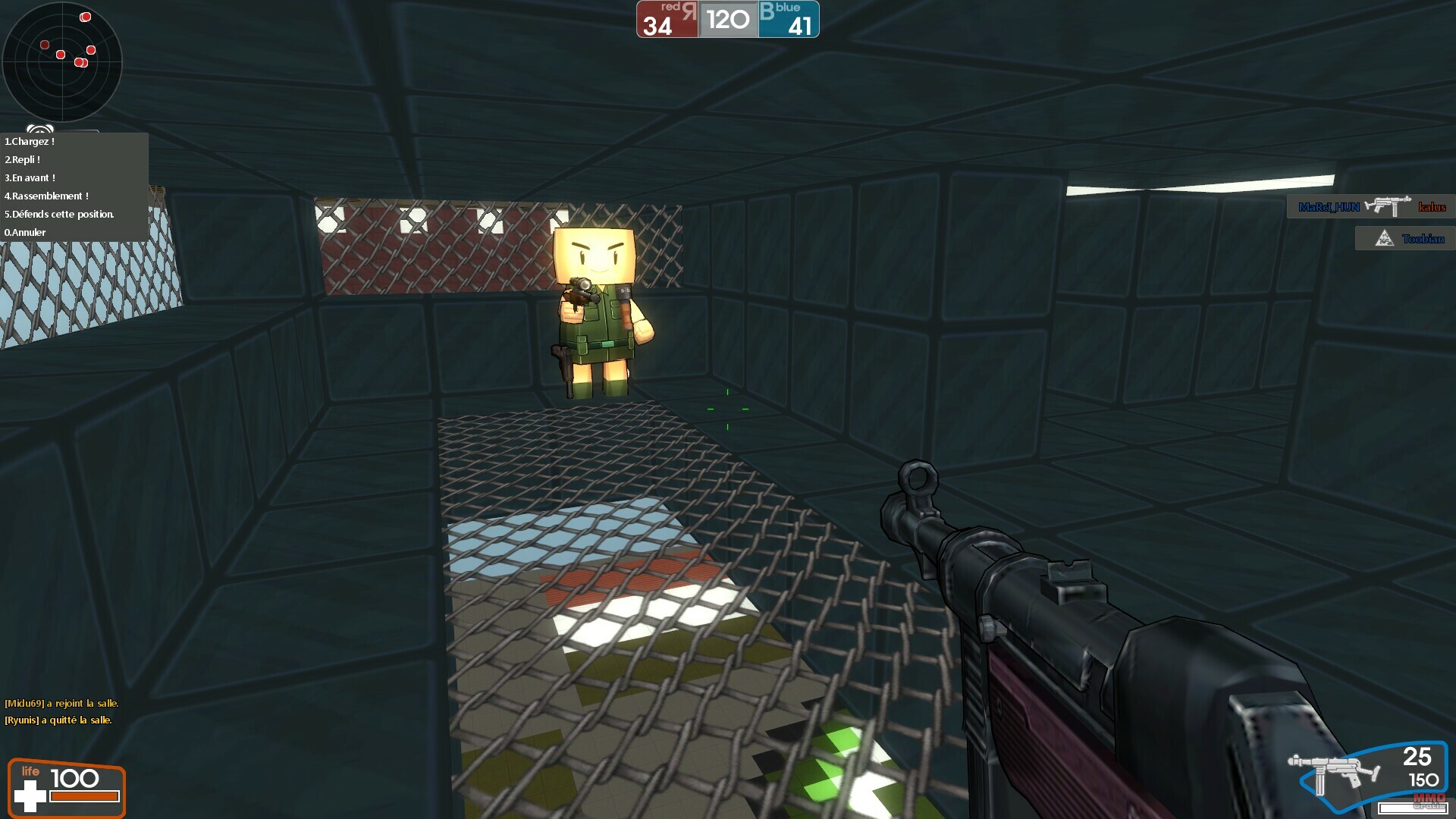1456x819 pixels.
Task: Choose the "Chargez !" radio command
Action: [x=30, y=142]
